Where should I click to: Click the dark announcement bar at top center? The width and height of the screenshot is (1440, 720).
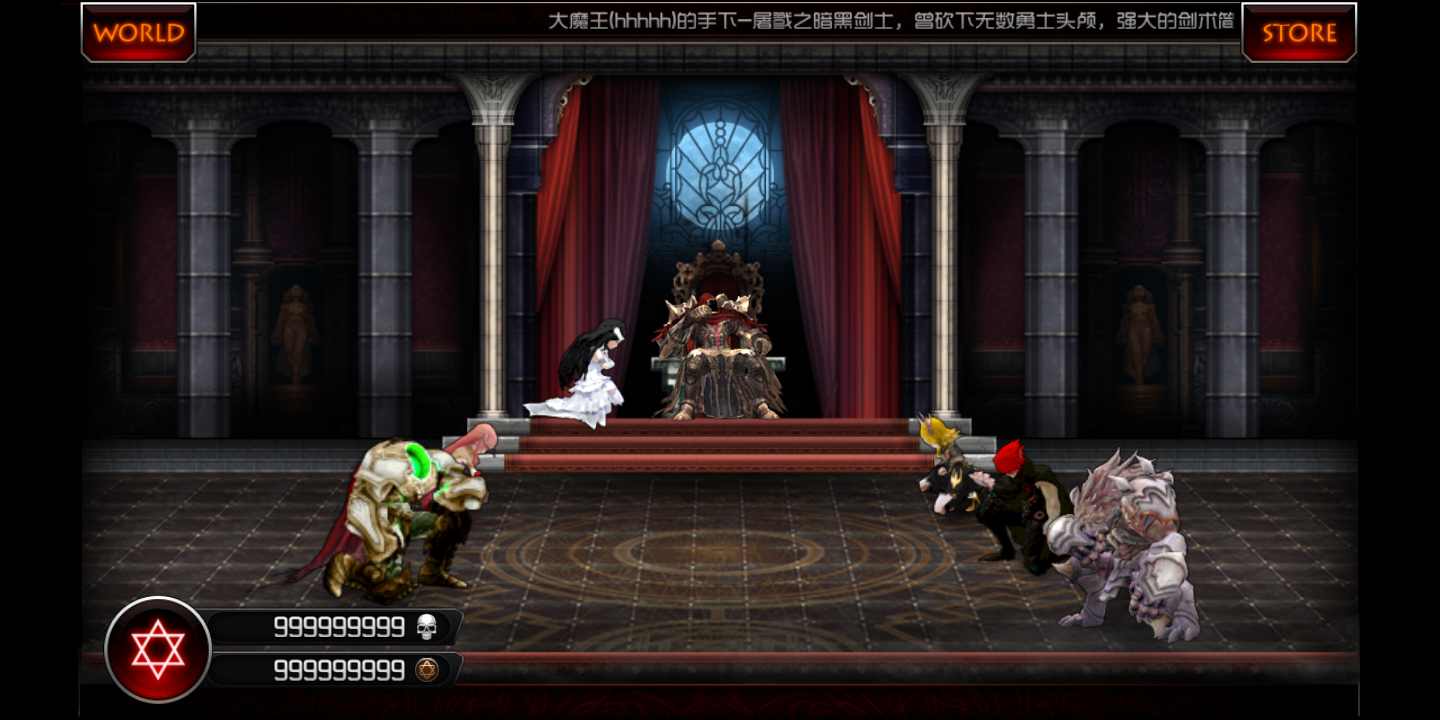[720, 22]
